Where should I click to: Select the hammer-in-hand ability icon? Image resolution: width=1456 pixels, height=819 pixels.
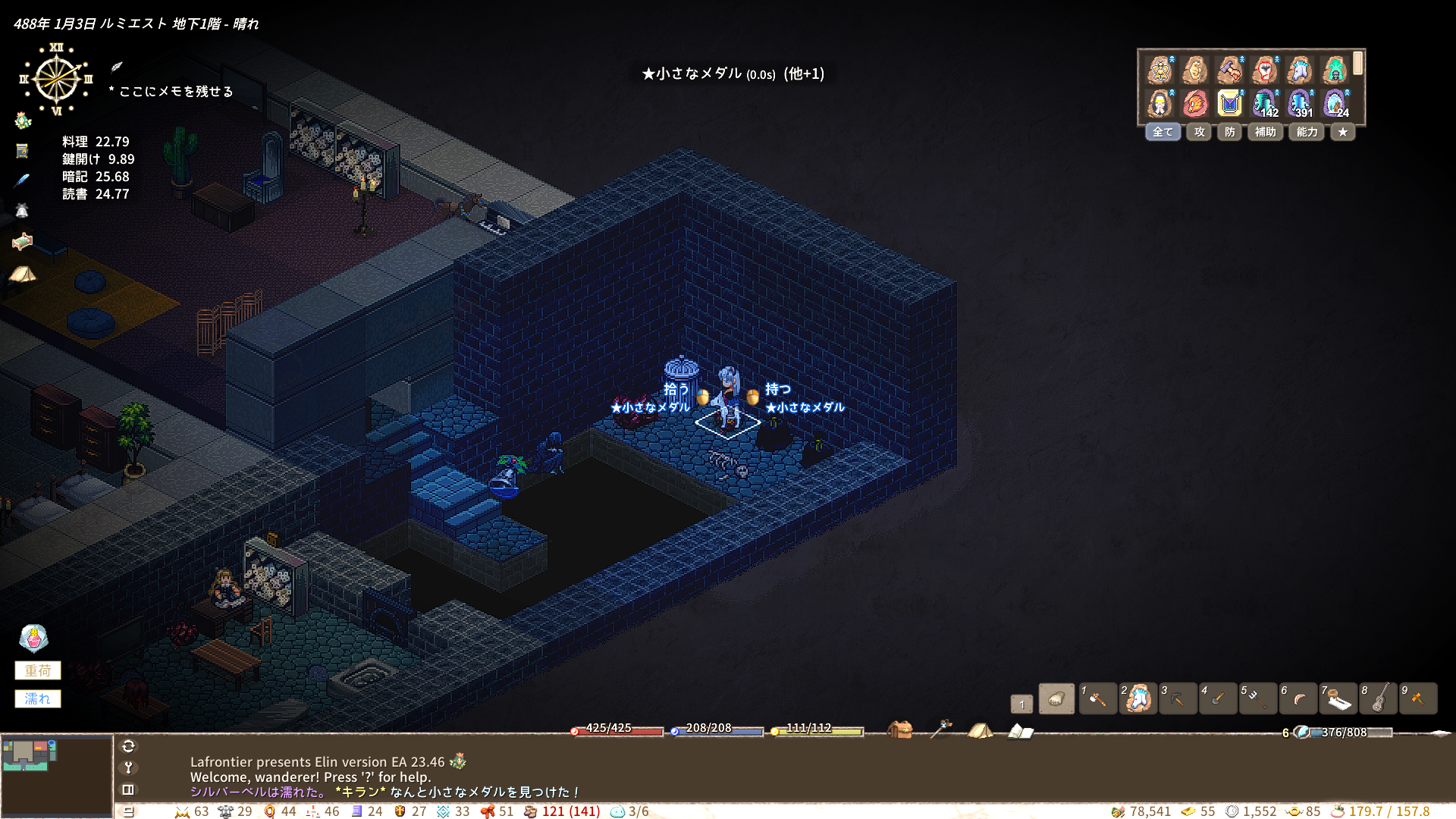[1230, 71]
